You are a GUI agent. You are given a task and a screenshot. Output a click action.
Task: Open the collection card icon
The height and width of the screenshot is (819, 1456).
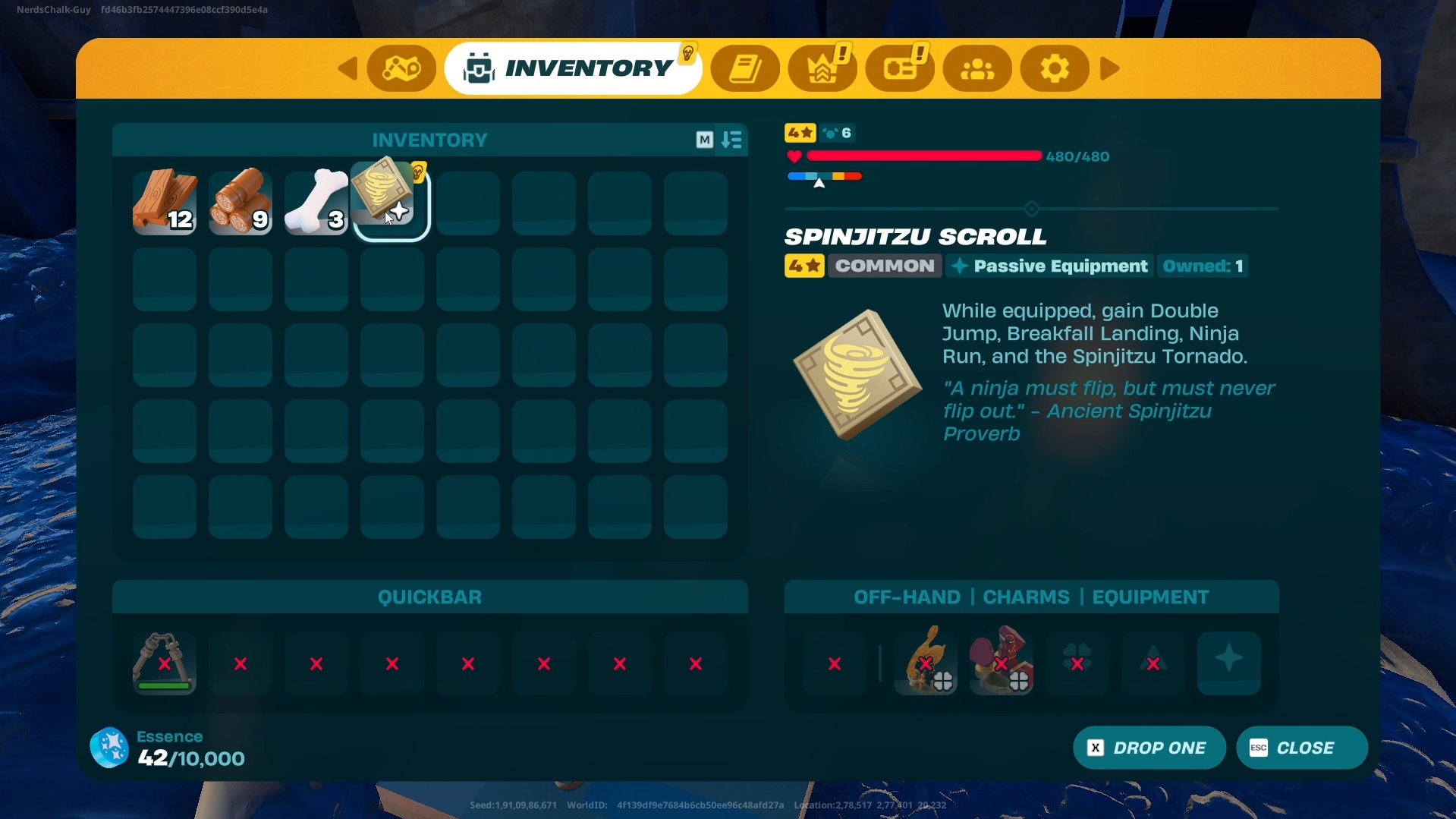click(900, 68)
